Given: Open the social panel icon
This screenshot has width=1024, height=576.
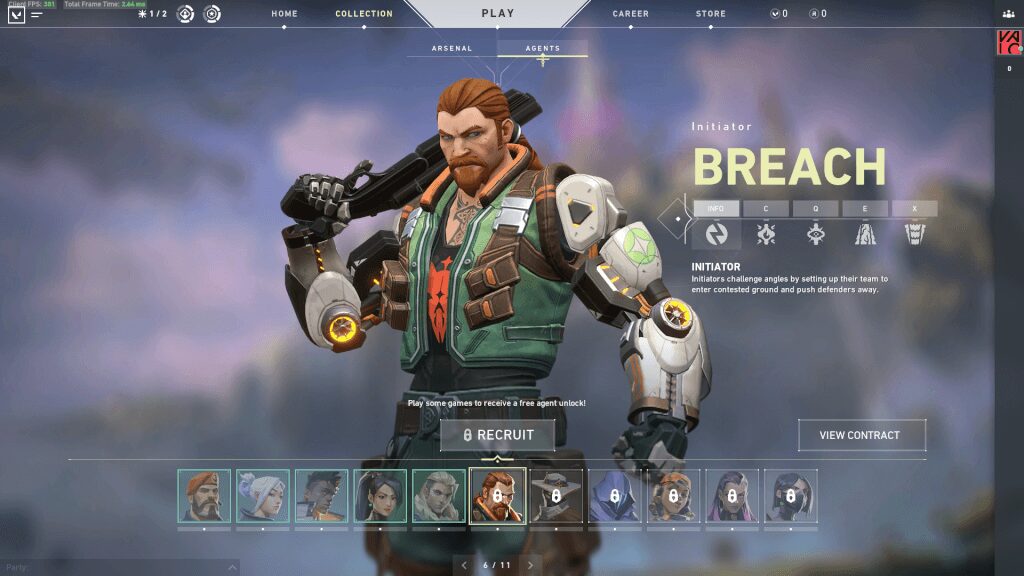Looking at the screenshot, I should click(1007, 13).
